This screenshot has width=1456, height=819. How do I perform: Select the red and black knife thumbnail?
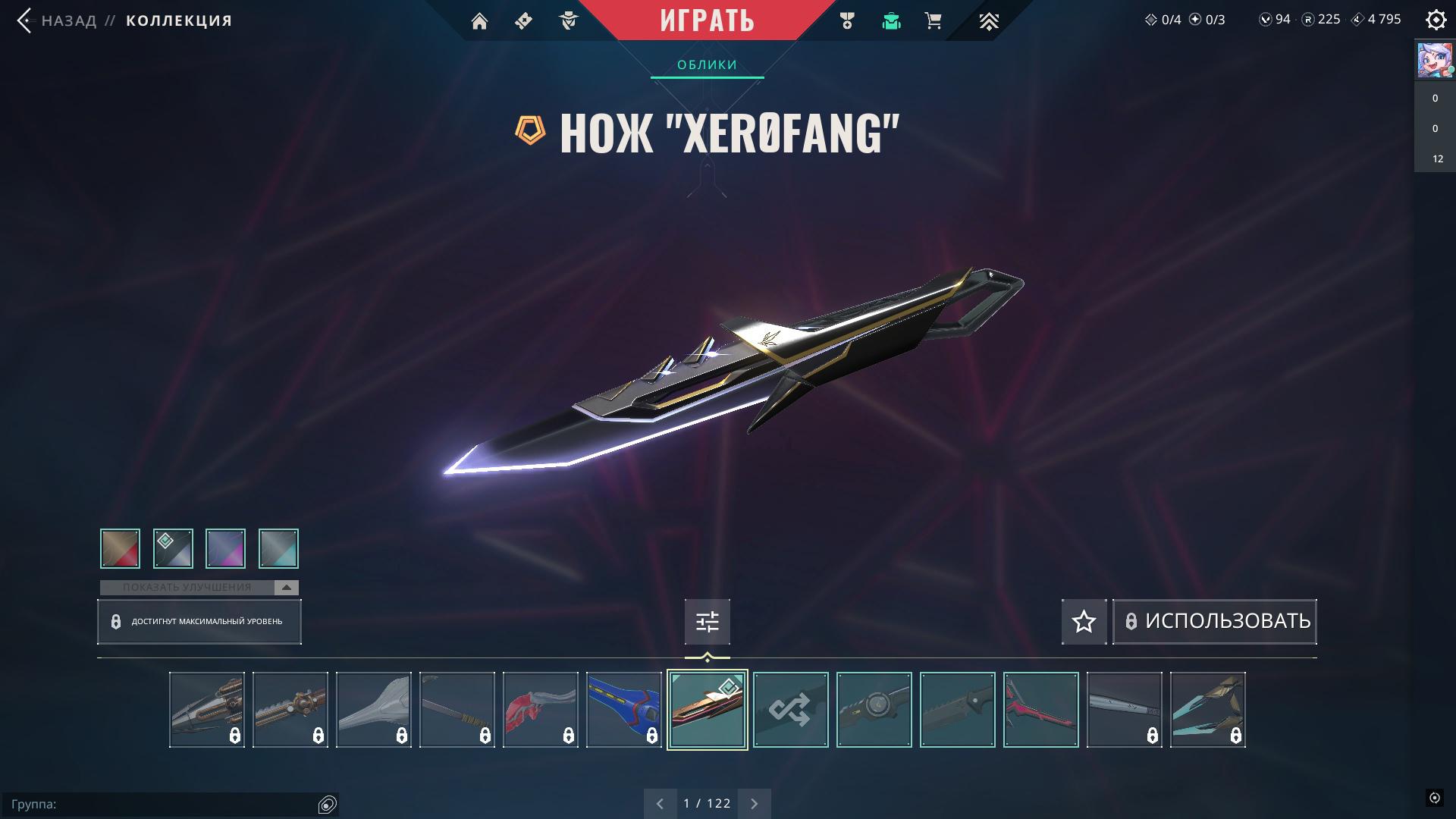[x=1040, y=710]
